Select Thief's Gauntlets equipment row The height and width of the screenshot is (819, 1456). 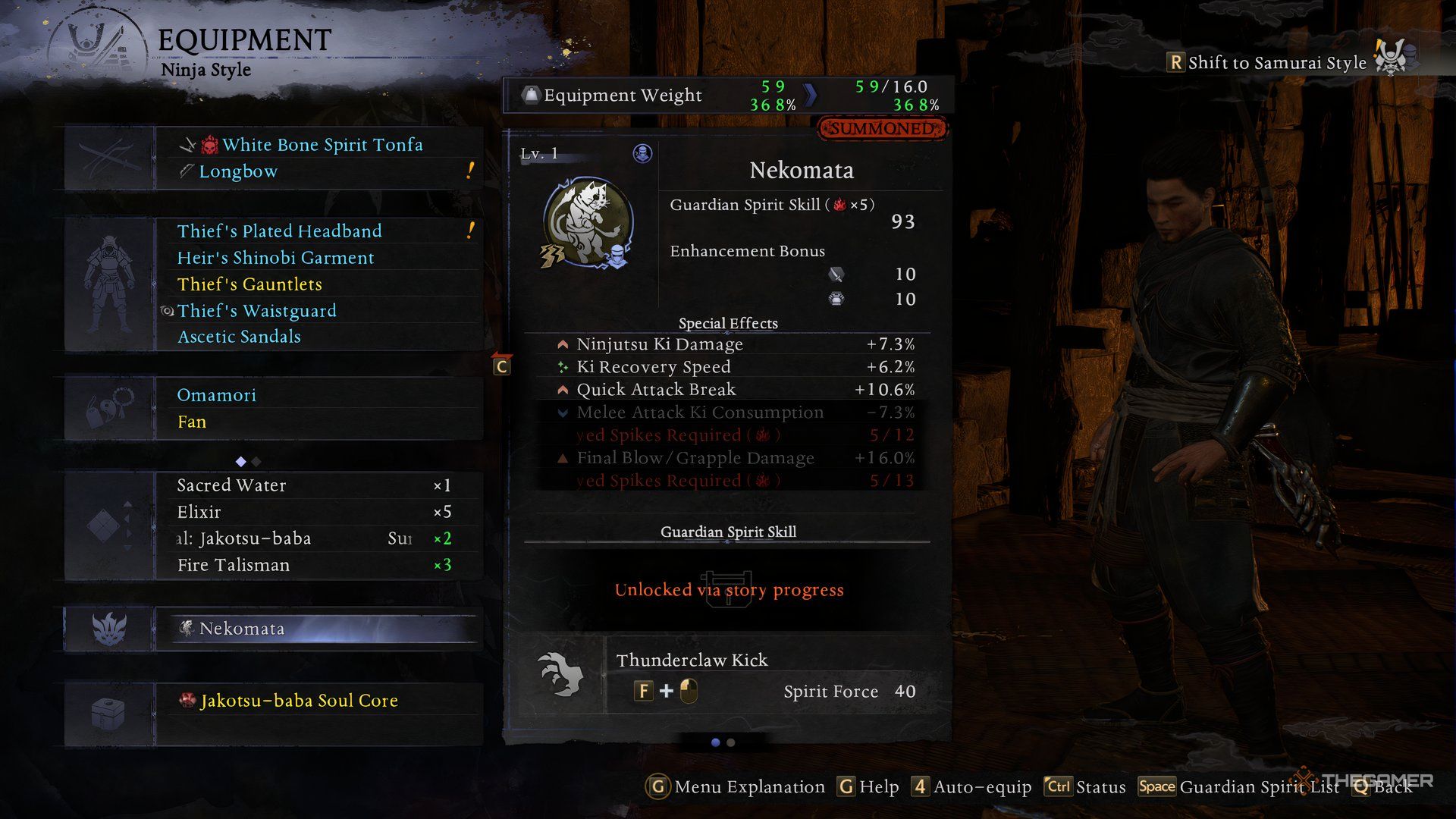point(249,284)
